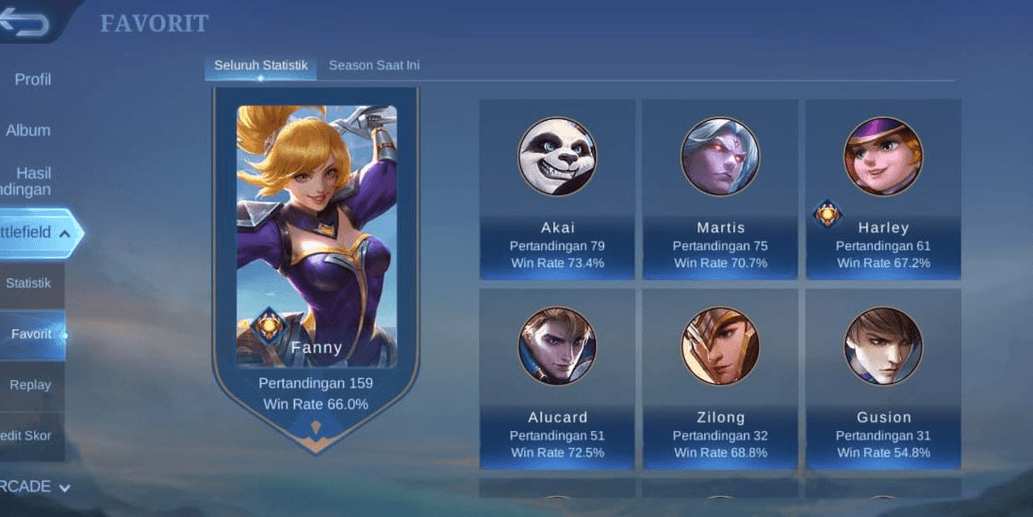Switch to Seluruh Statistik tab
This screenshot has width=1033, height=517.
pyautogui.click(x=260, y=66)
